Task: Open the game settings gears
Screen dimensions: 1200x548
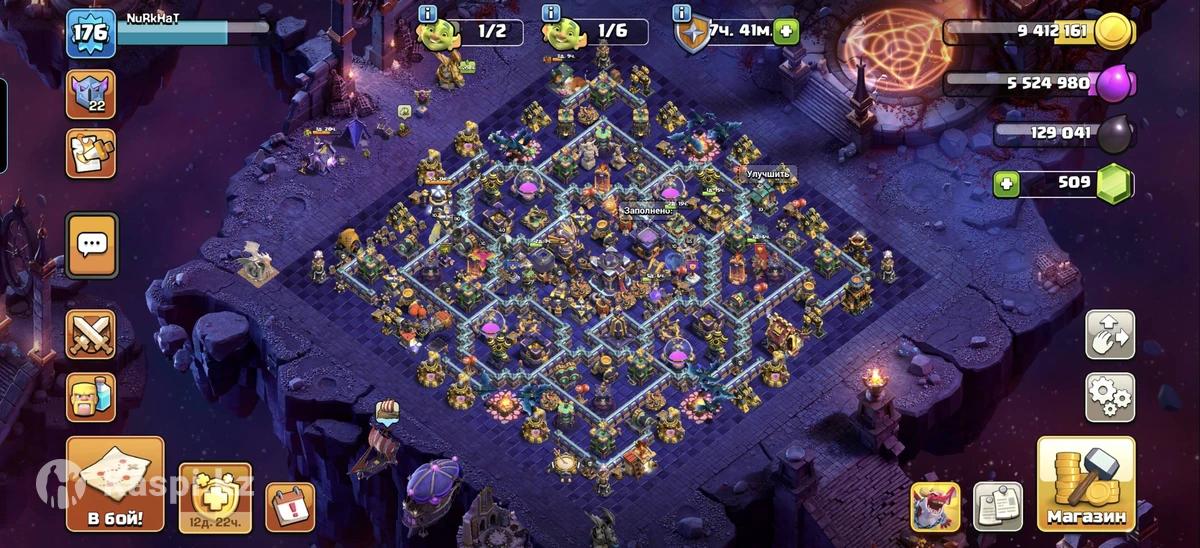Action: coord(1110,397)
